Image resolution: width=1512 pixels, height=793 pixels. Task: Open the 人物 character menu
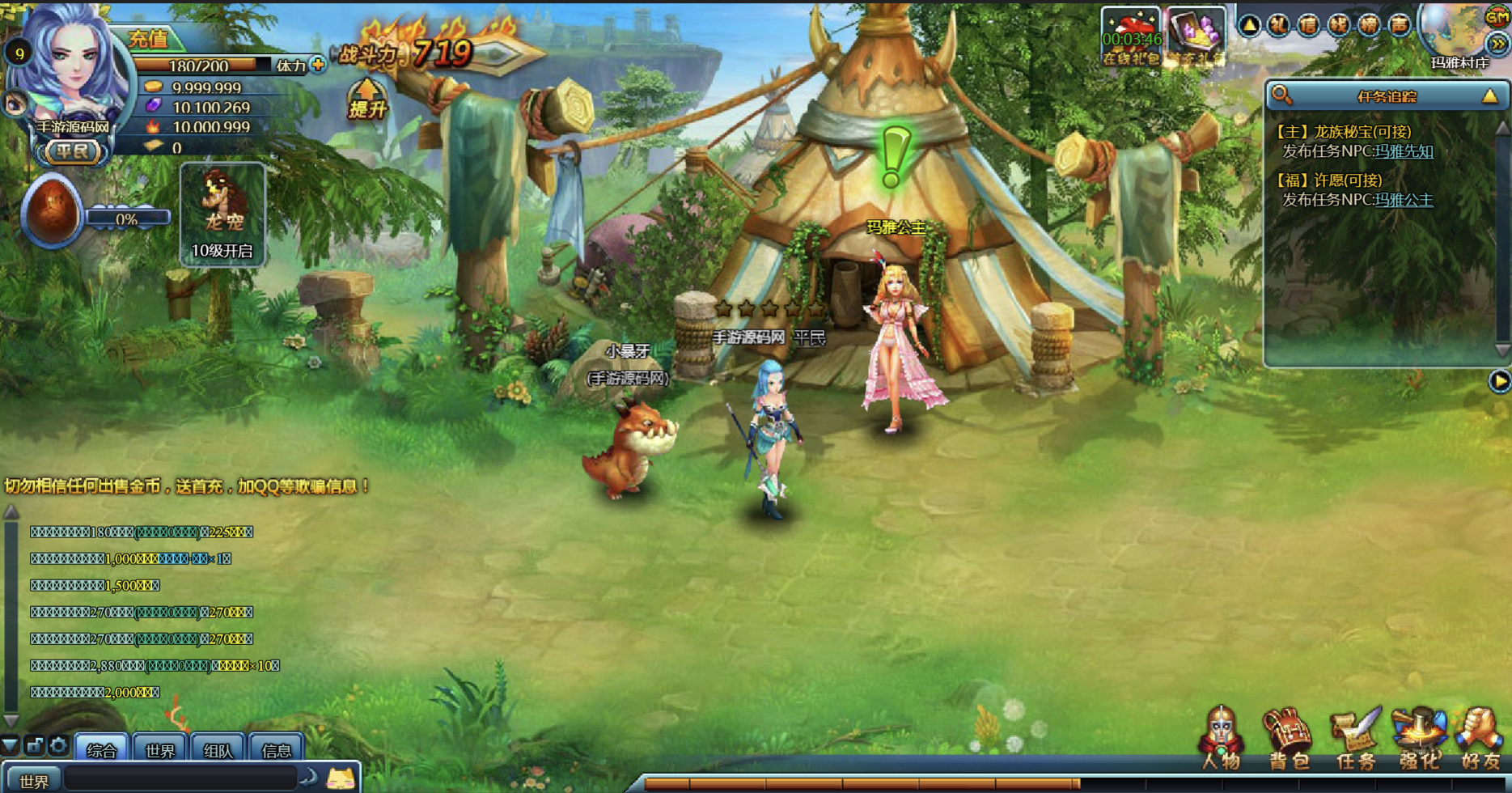click(x=1221, y=740)
